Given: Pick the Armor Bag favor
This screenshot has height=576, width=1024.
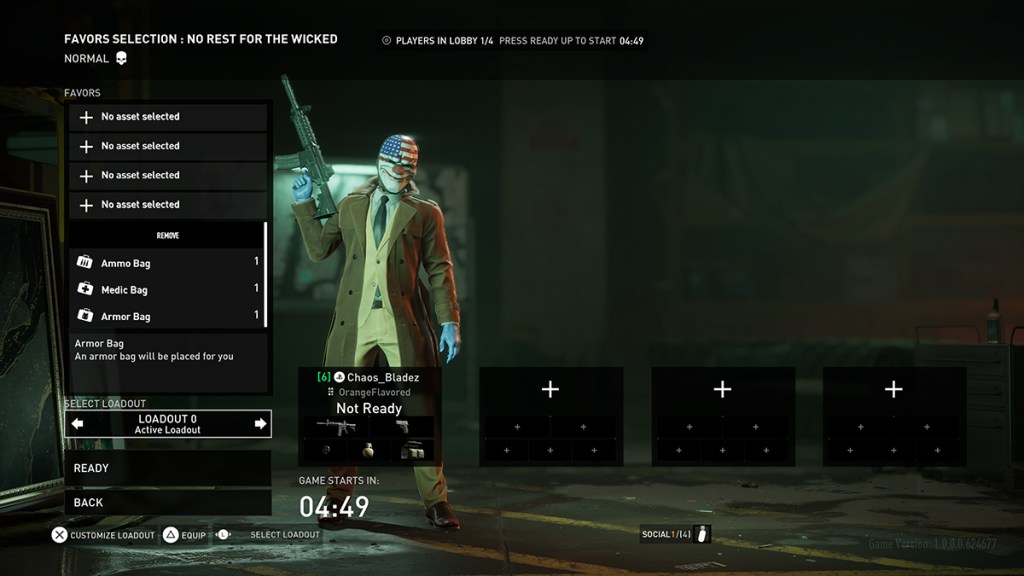Looking at the screenshot, I should (167, 316).
